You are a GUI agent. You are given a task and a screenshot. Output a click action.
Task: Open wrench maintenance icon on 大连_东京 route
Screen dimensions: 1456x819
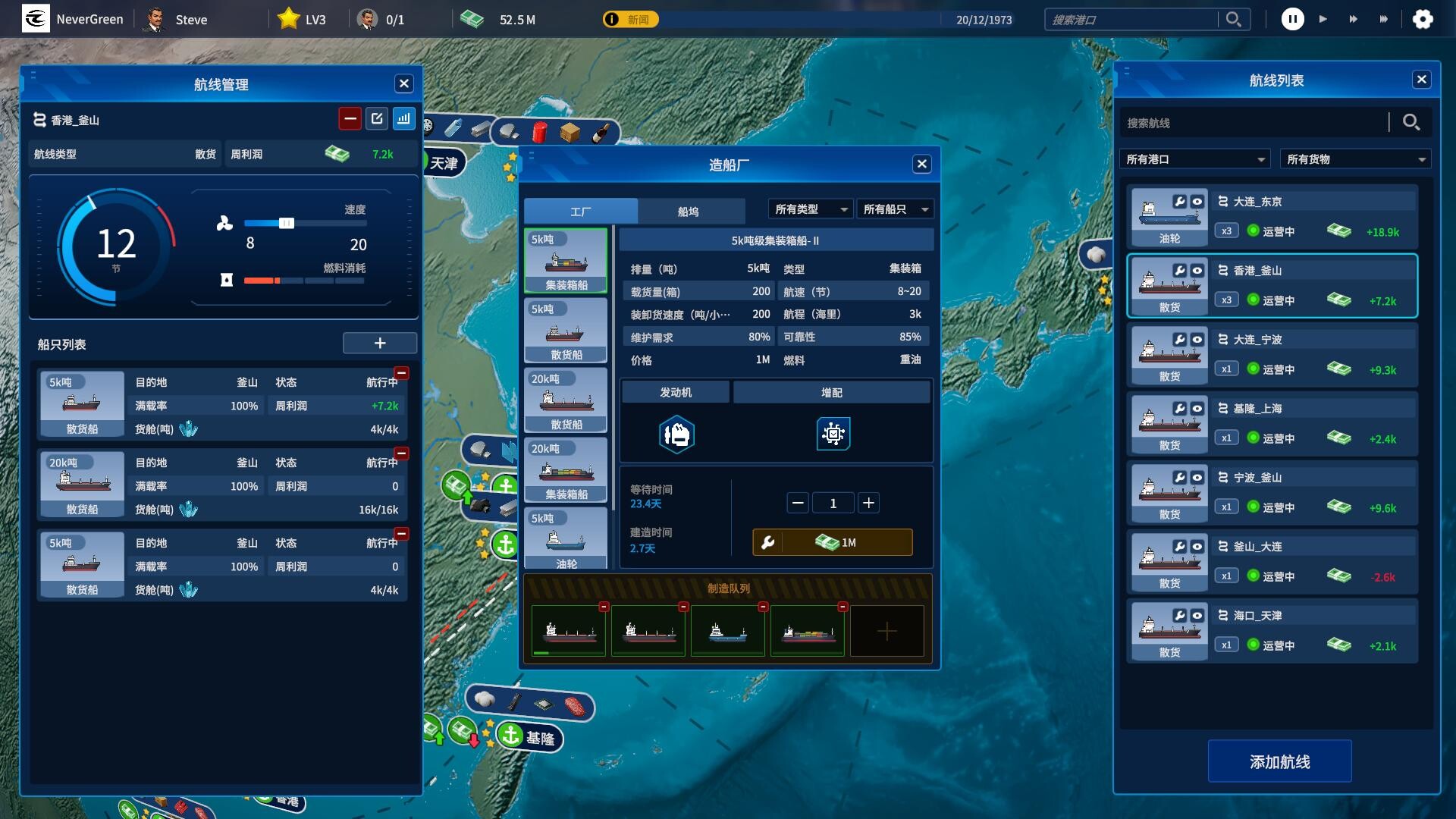[1179, 202]
